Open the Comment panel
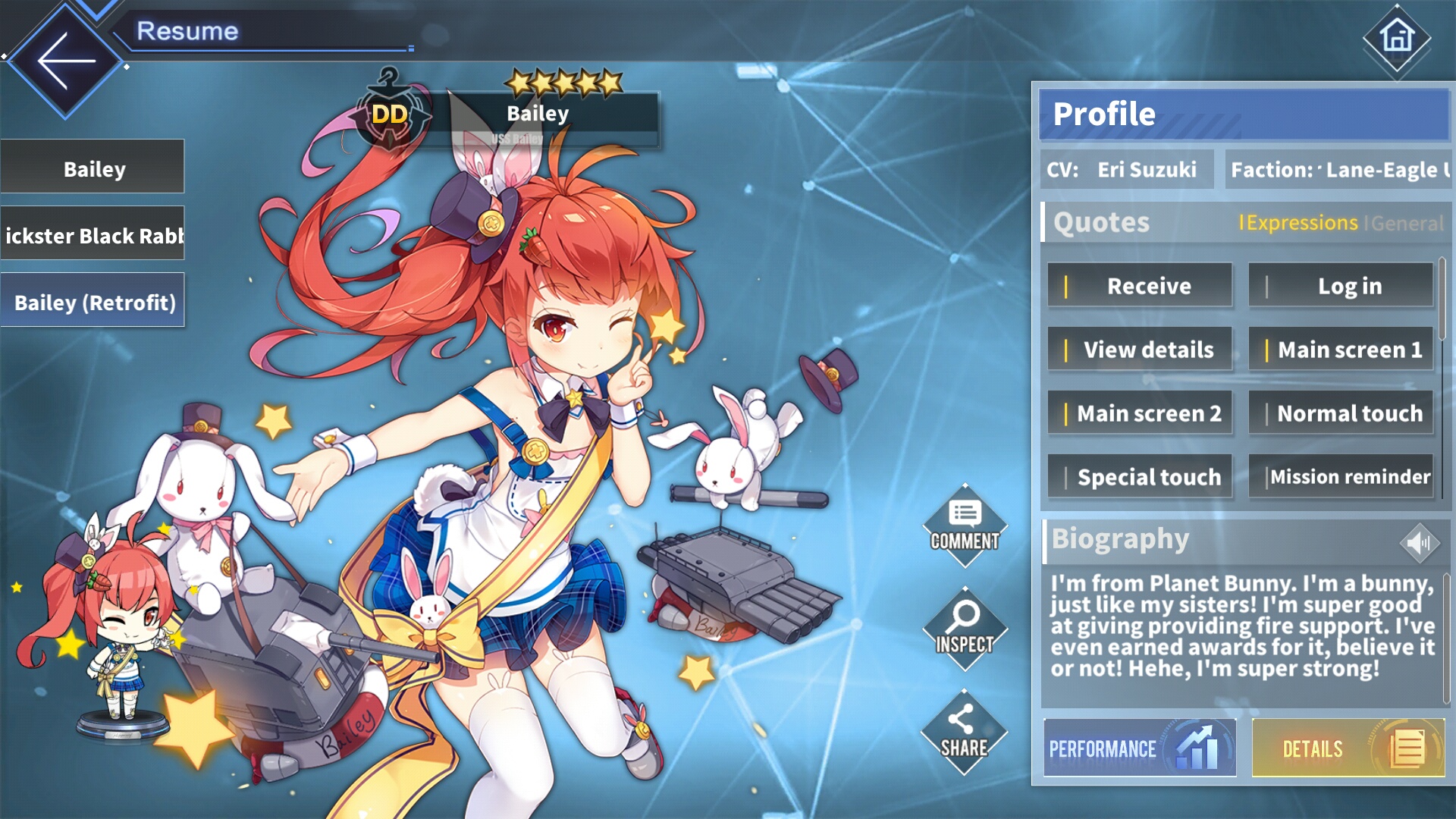Image resolution: width=1456 pixels, height=819 pixels. 965,523
